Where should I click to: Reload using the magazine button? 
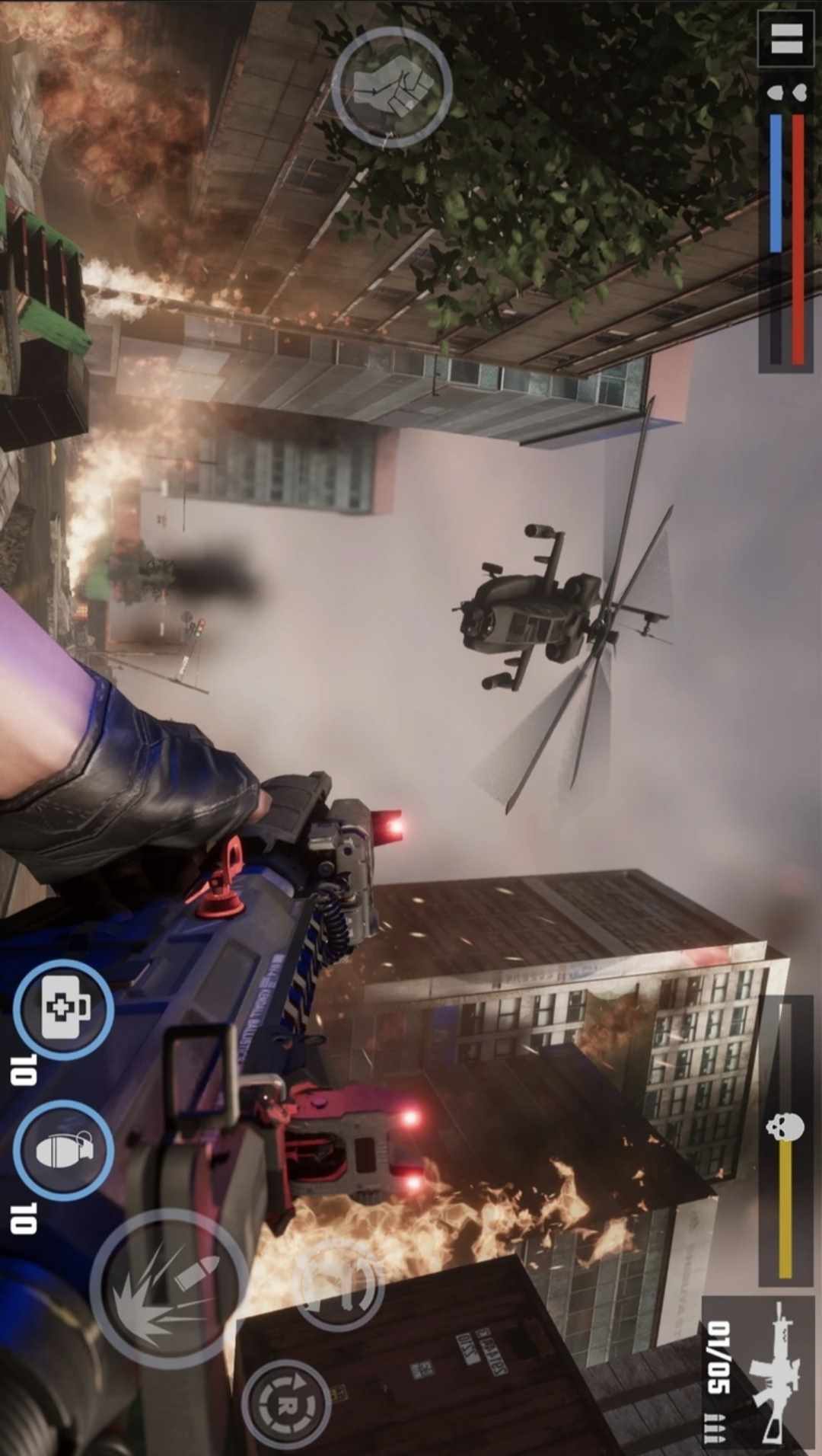(339, 1283)
